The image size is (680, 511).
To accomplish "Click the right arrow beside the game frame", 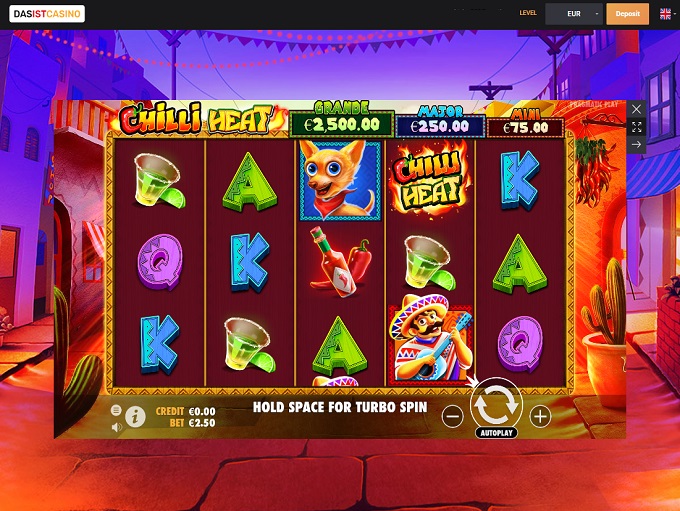I will pos(637,145).
